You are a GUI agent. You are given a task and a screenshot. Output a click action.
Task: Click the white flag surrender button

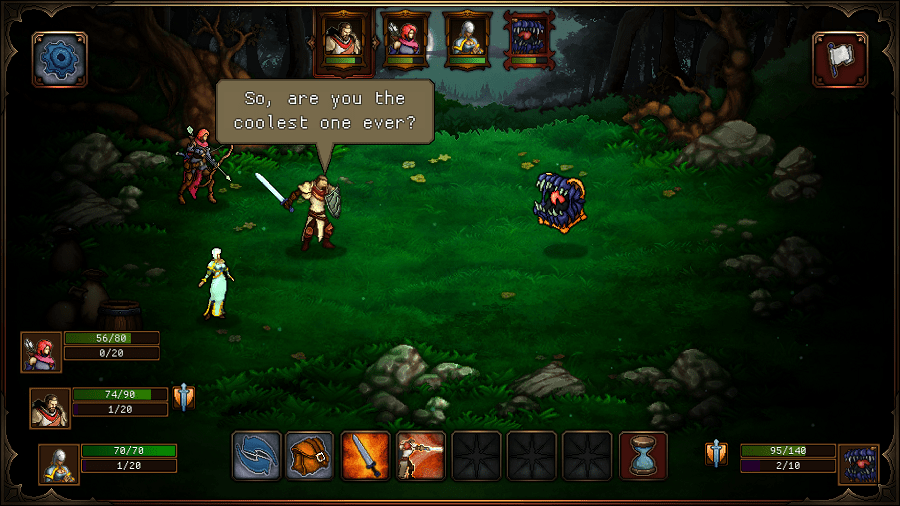[x=840, y=60]
